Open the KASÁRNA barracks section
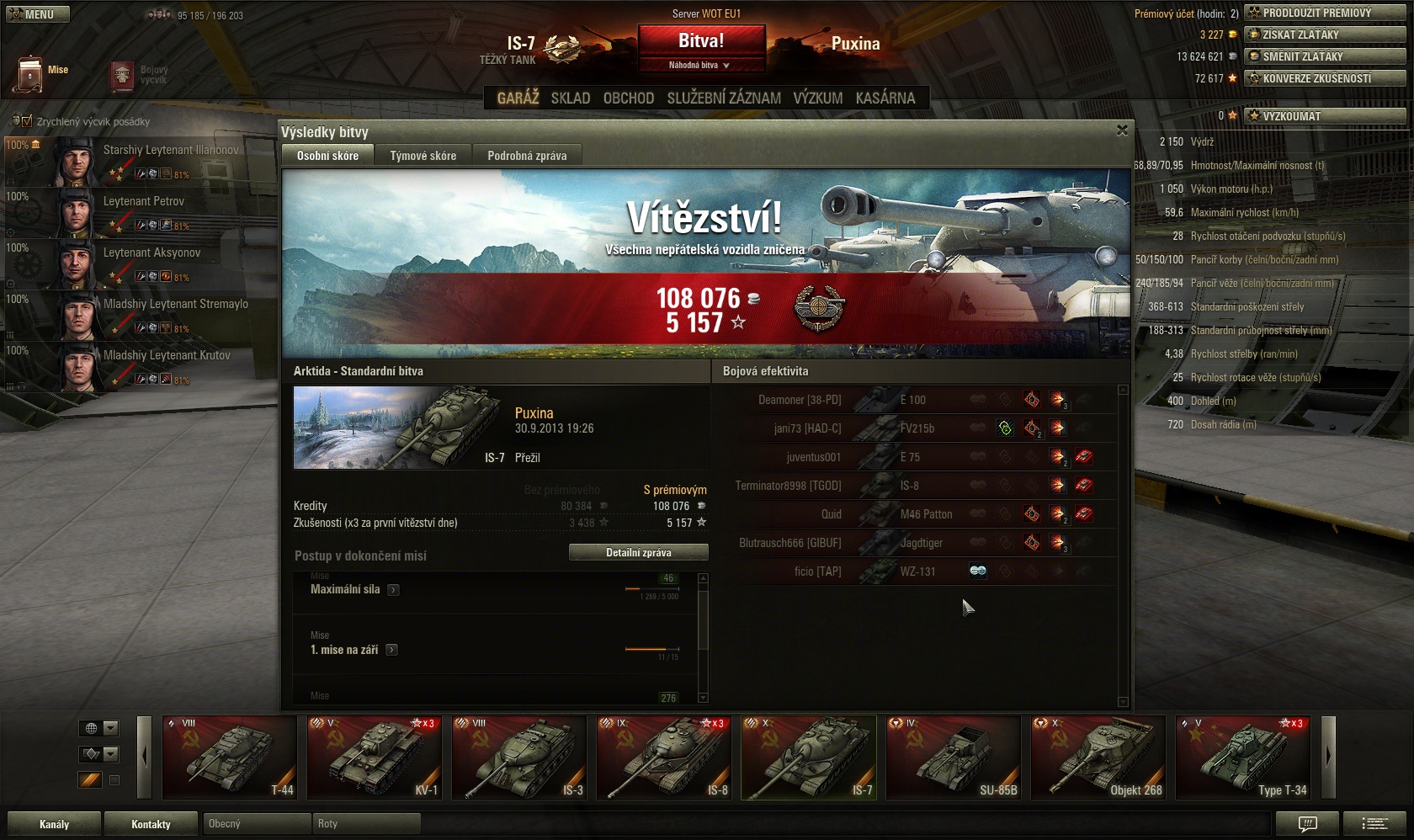The height and width of the screenshot is (840, 1414). pyautogui.click(x=885, y=98)
